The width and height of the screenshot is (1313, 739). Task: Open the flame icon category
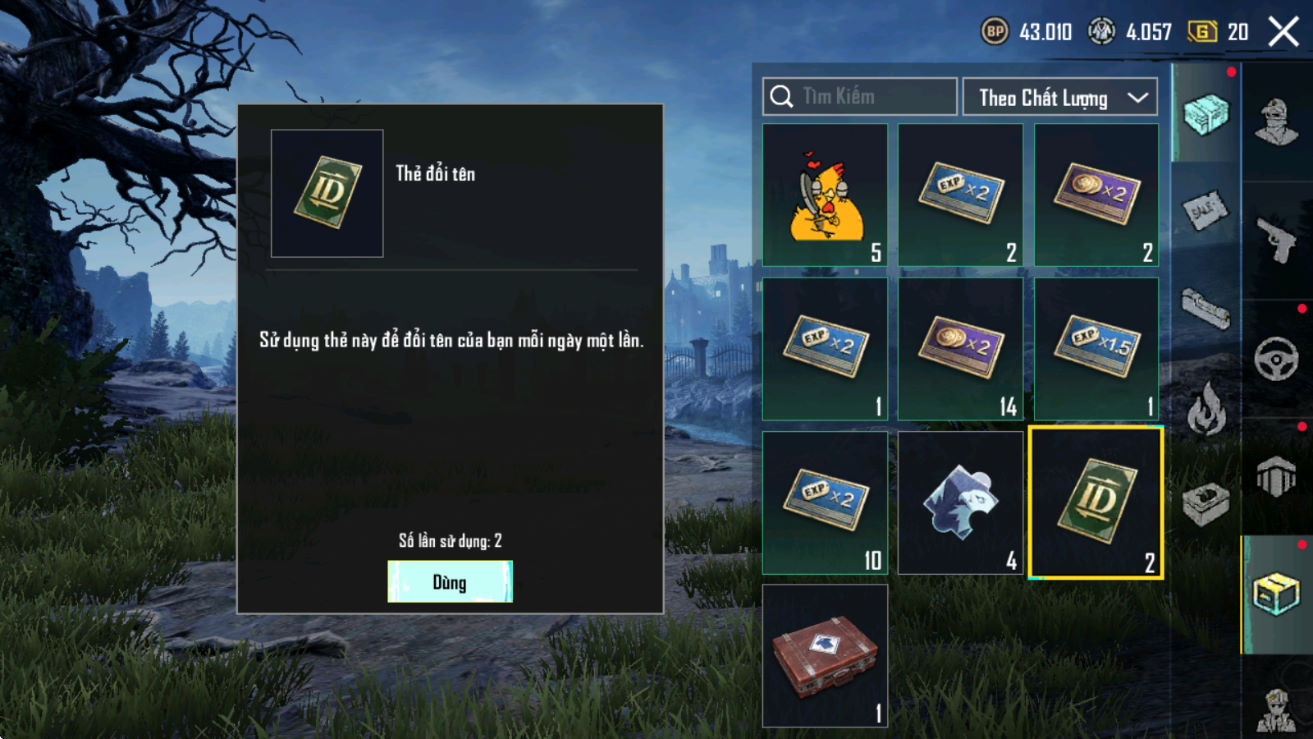click(x=1204, y=408)
